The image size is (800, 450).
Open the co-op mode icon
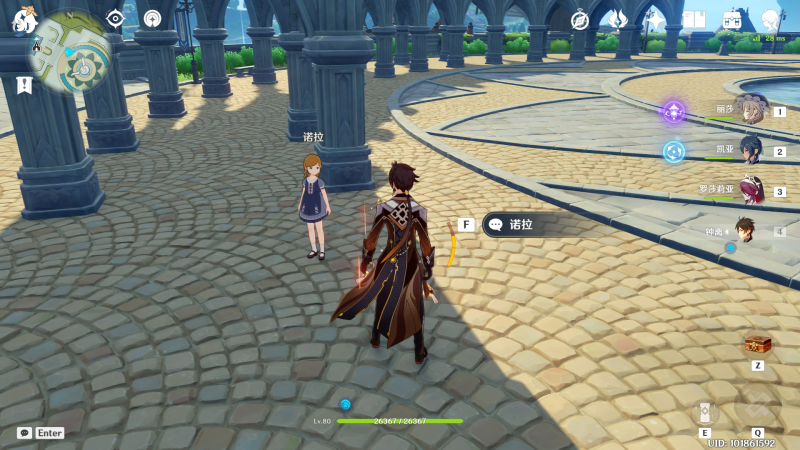coord(152,18)
